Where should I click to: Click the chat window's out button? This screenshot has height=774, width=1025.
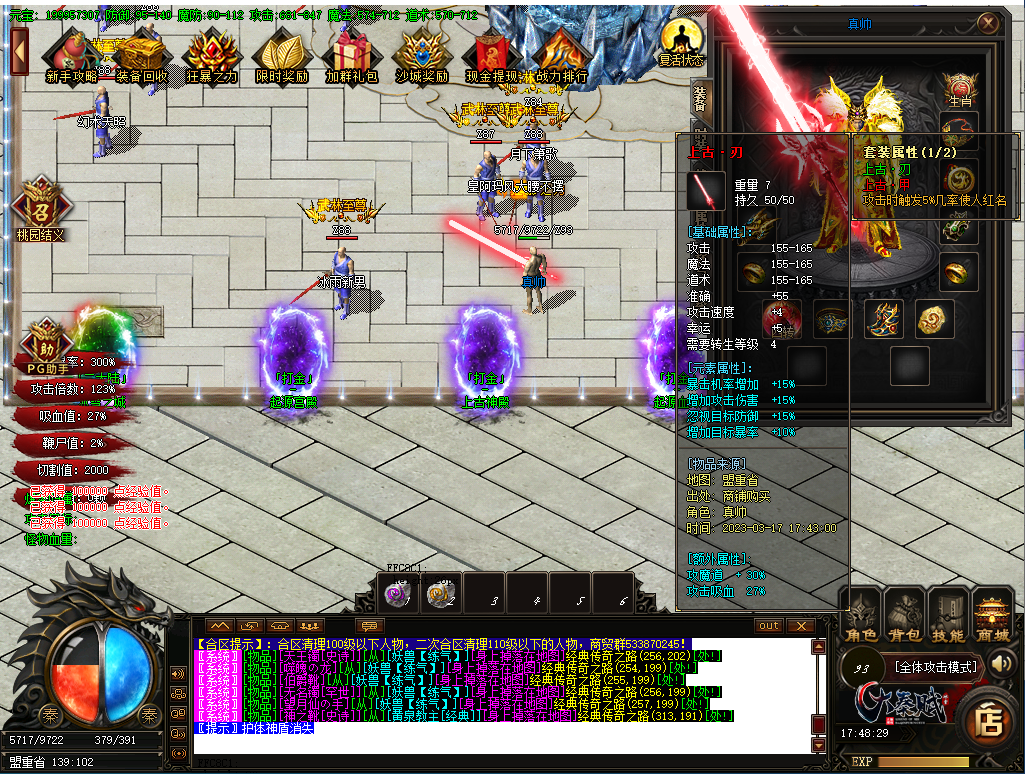(769, 626)
